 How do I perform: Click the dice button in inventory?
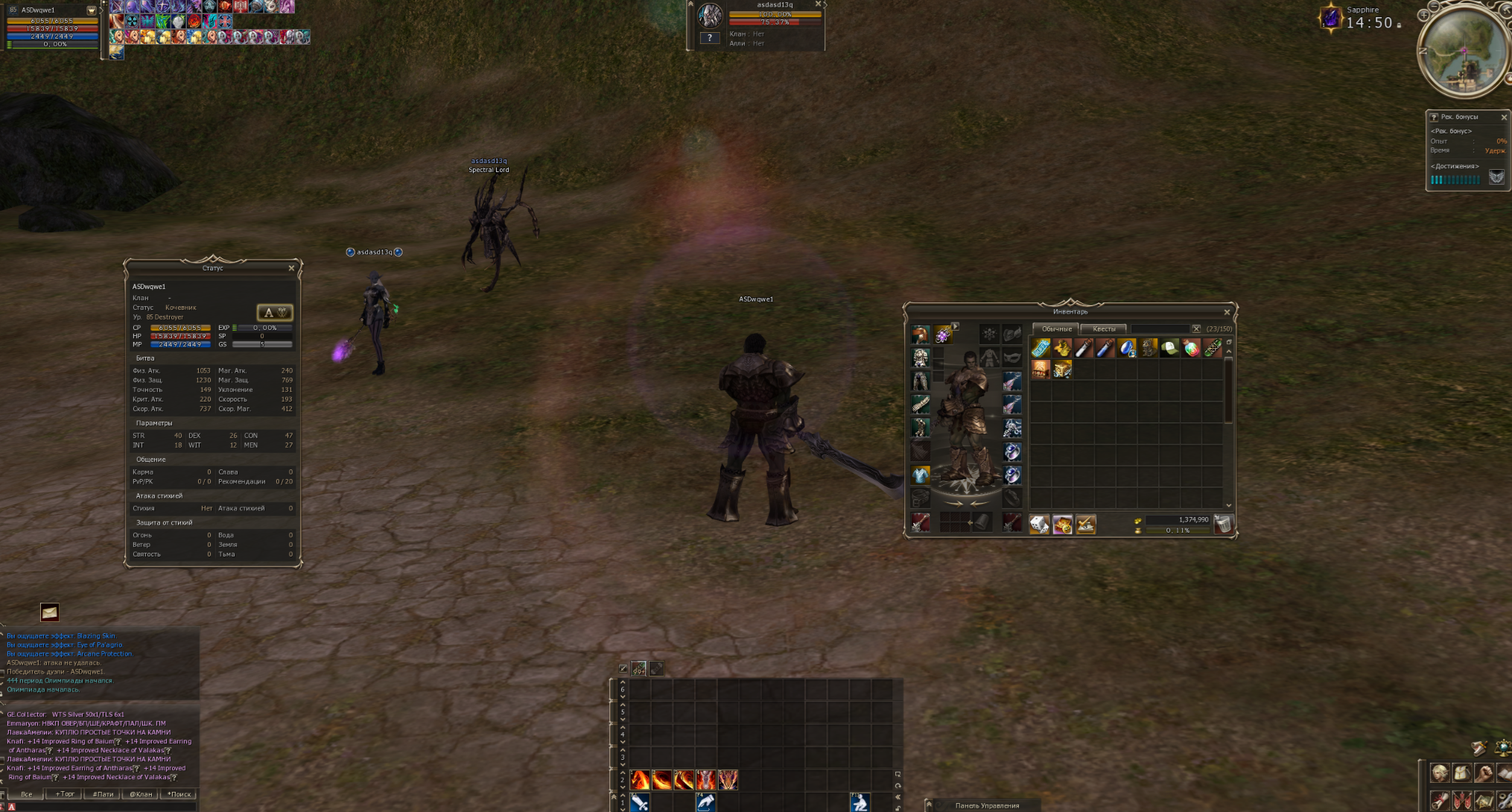[x=1039, y=525]
